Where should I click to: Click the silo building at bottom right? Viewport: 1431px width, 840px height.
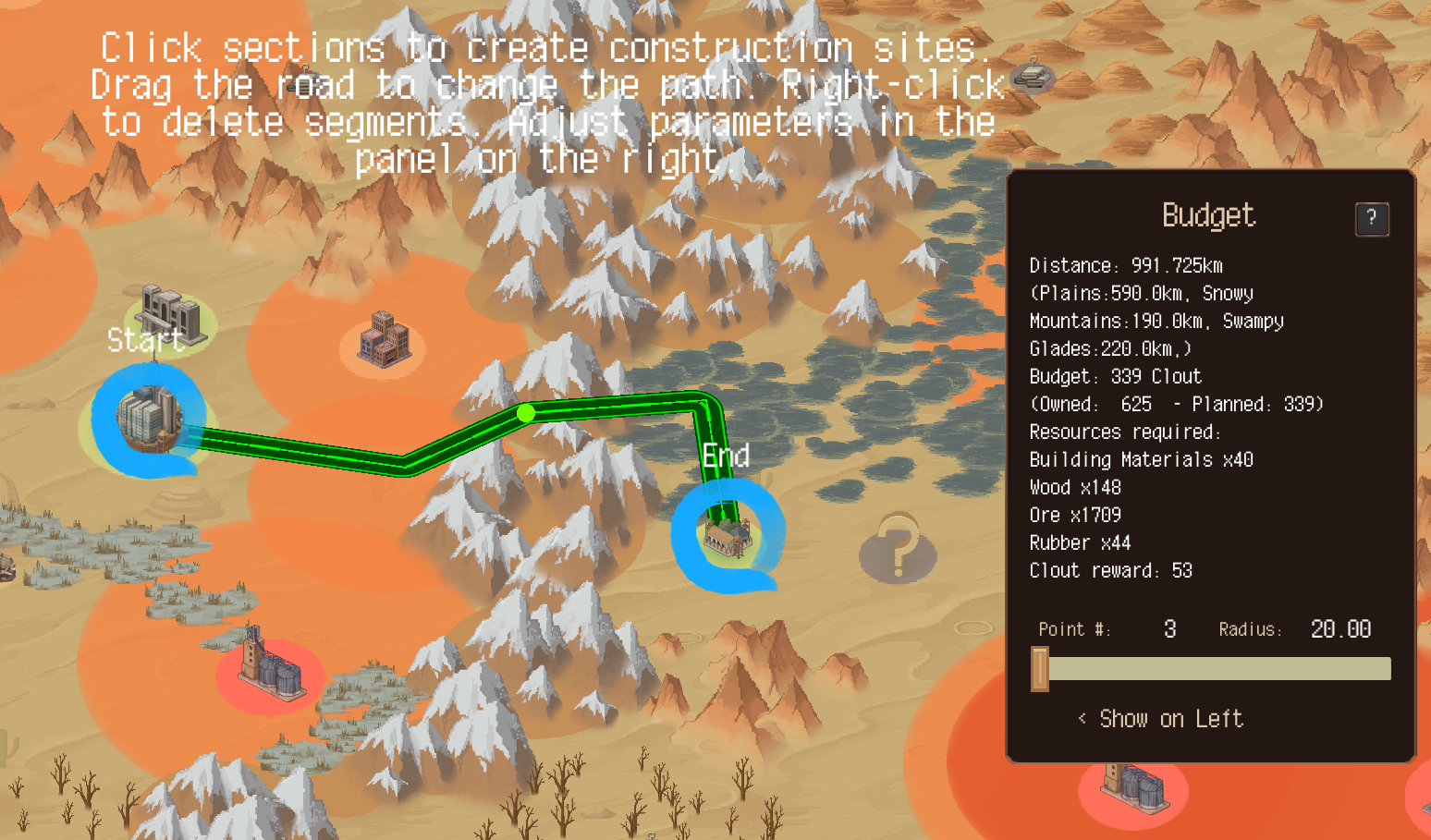(x=1135, y=790)
